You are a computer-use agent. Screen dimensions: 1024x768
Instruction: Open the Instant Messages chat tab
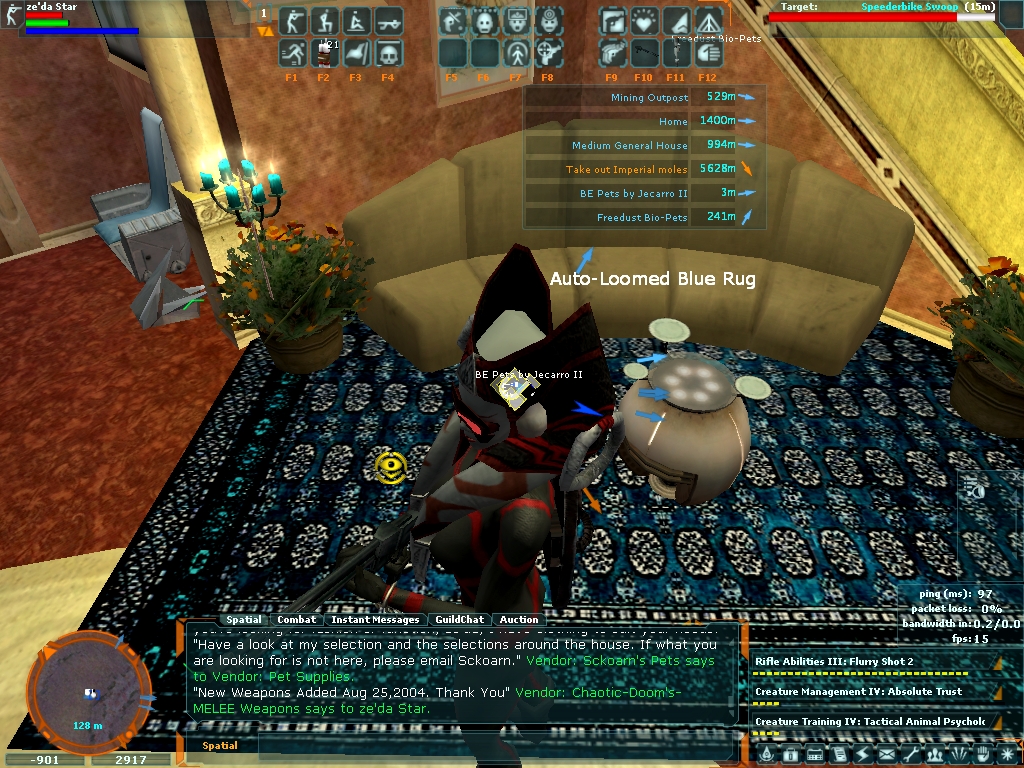[x=375, y=620]
